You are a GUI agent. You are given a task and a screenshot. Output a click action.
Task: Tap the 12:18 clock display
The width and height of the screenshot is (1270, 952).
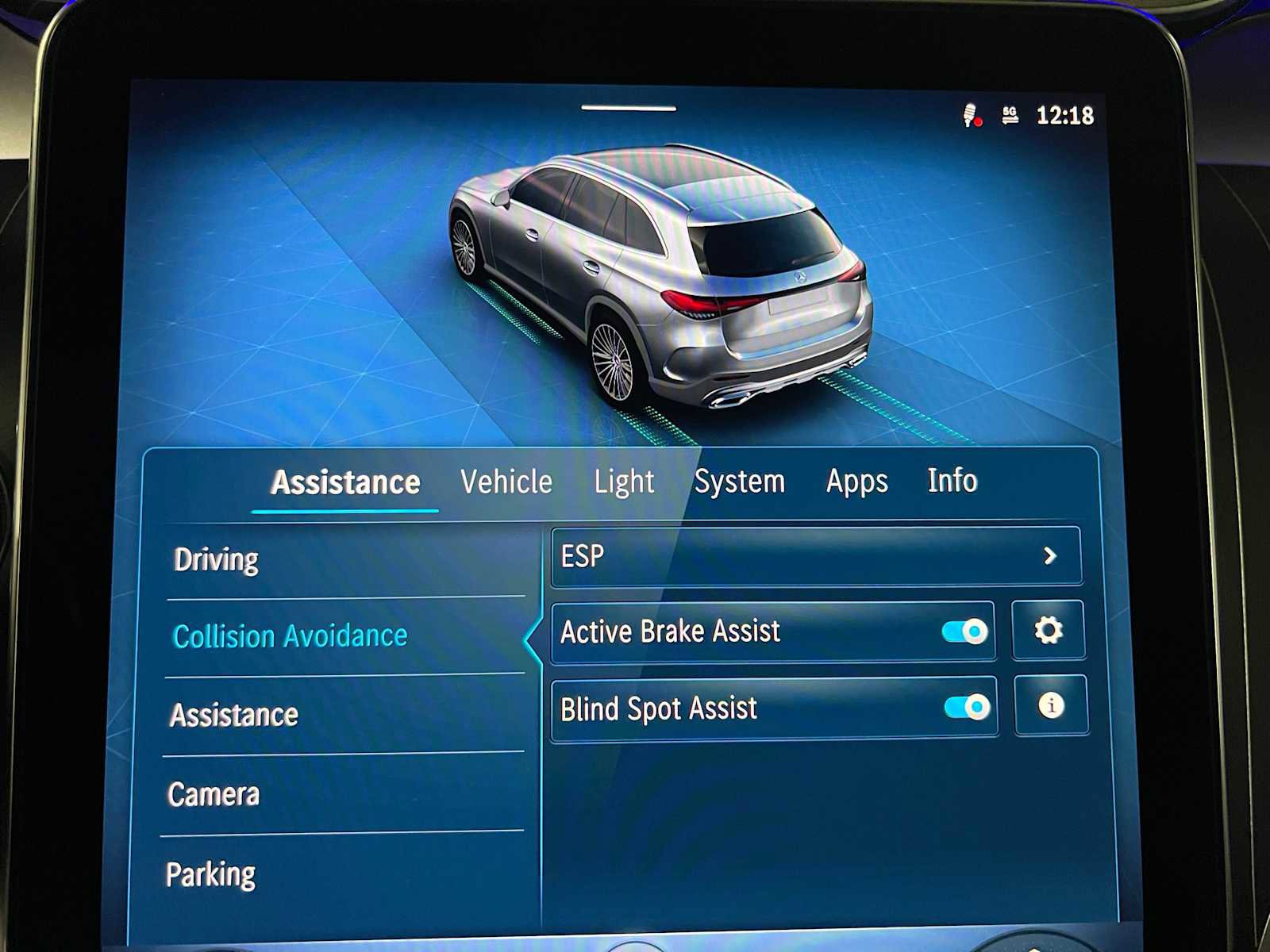1068,116
